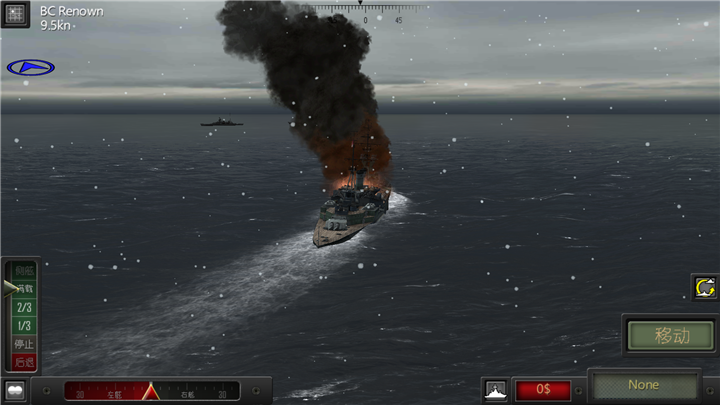Open the ship silhouette icon button

point(495,388)
